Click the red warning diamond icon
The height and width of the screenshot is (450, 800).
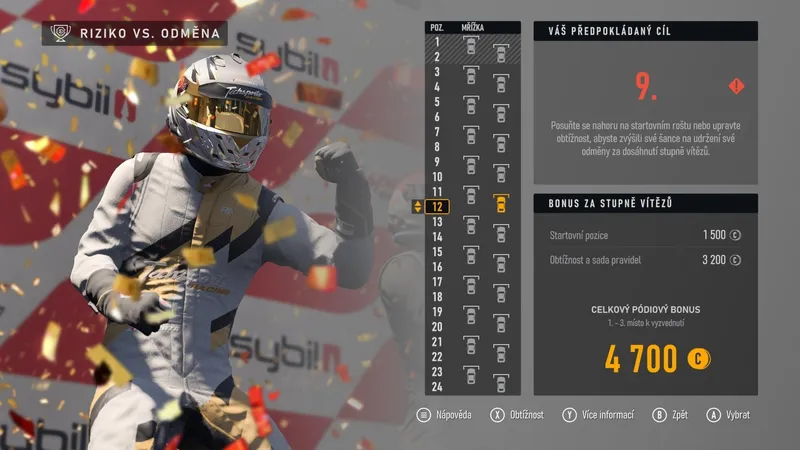click(735, 85)
